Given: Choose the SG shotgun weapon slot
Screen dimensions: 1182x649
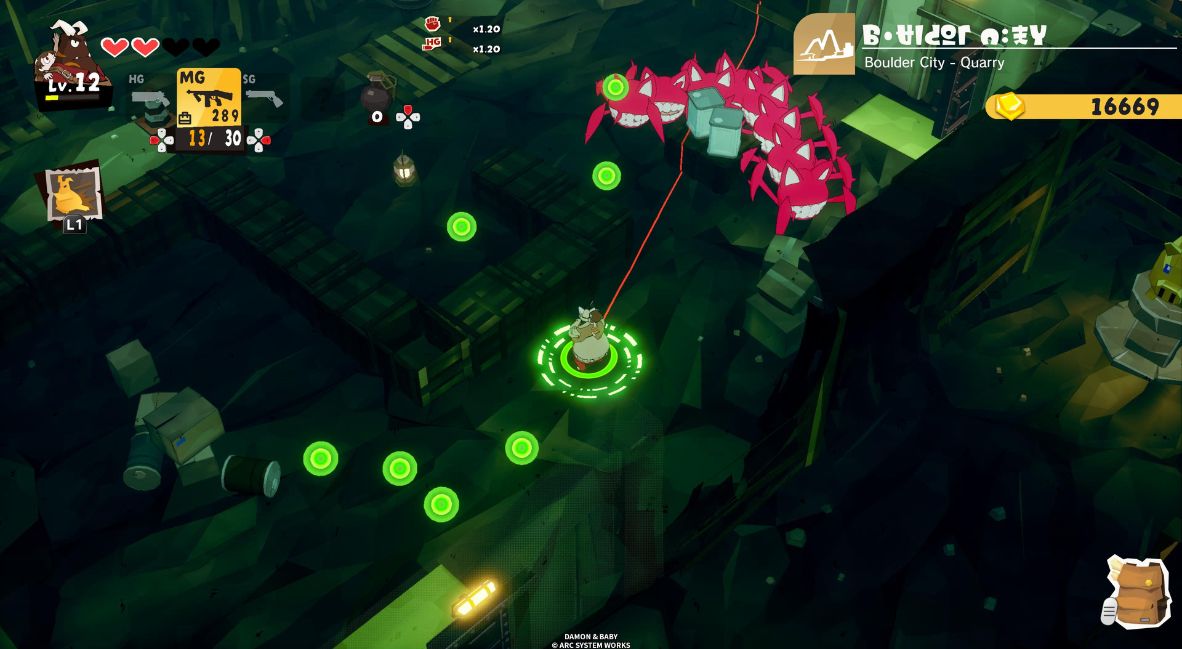Looking at the screenshot, I should (264, 97).
